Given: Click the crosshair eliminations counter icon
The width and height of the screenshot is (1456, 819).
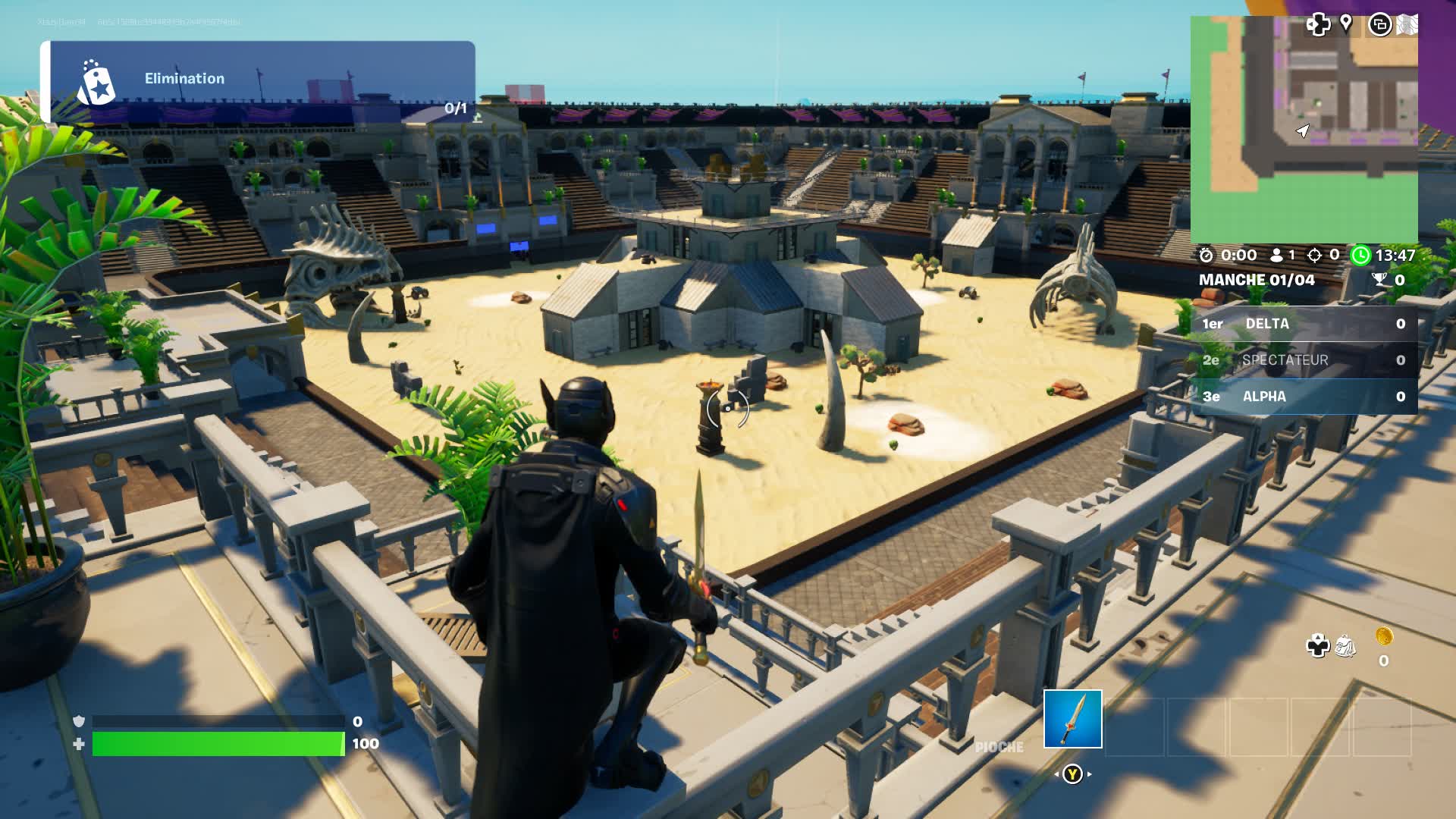Looking at the screenshot, I should (1315, 256).
